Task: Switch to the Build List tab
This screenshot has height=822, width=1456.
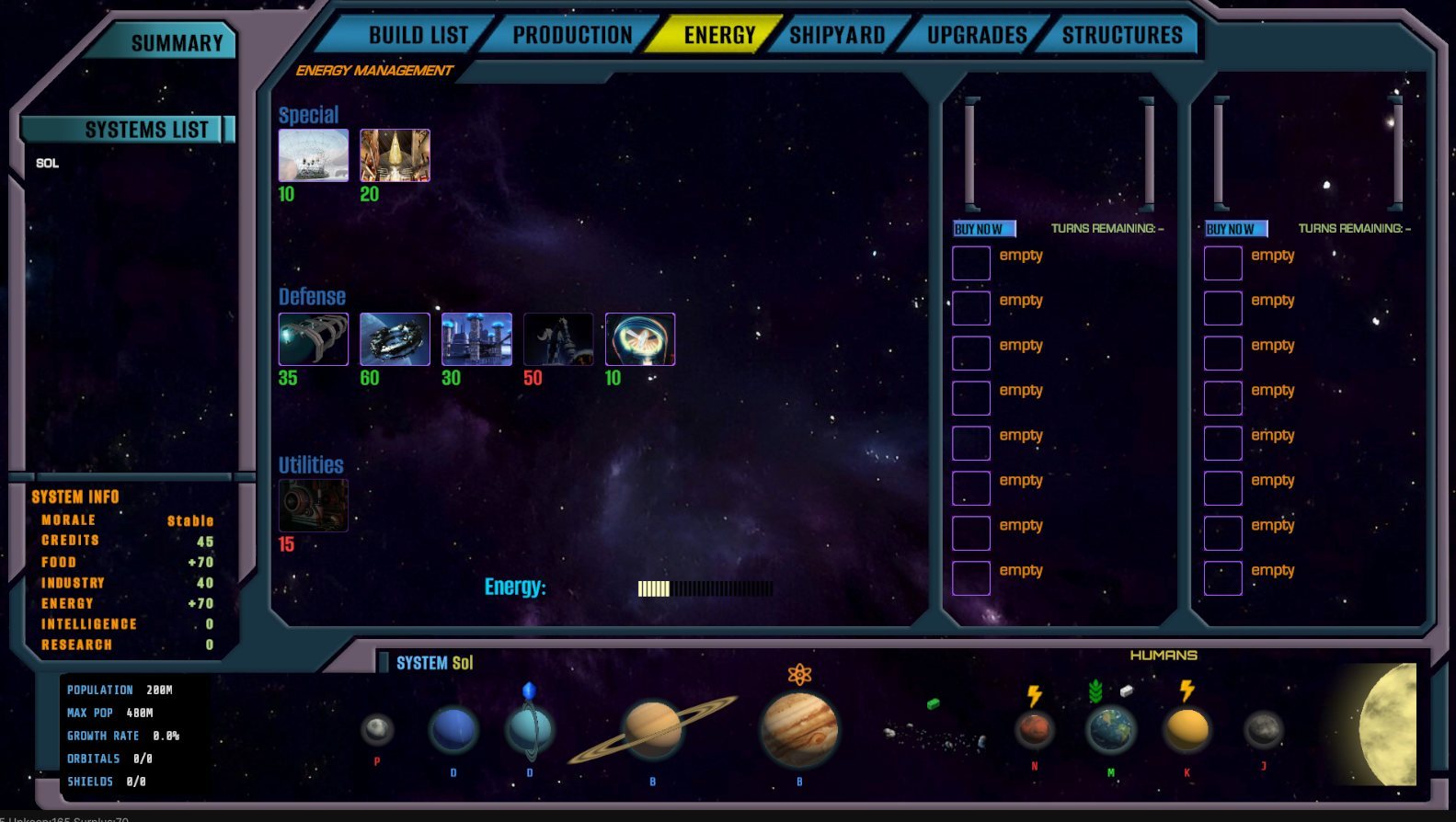Action: [x=418, y=36]
